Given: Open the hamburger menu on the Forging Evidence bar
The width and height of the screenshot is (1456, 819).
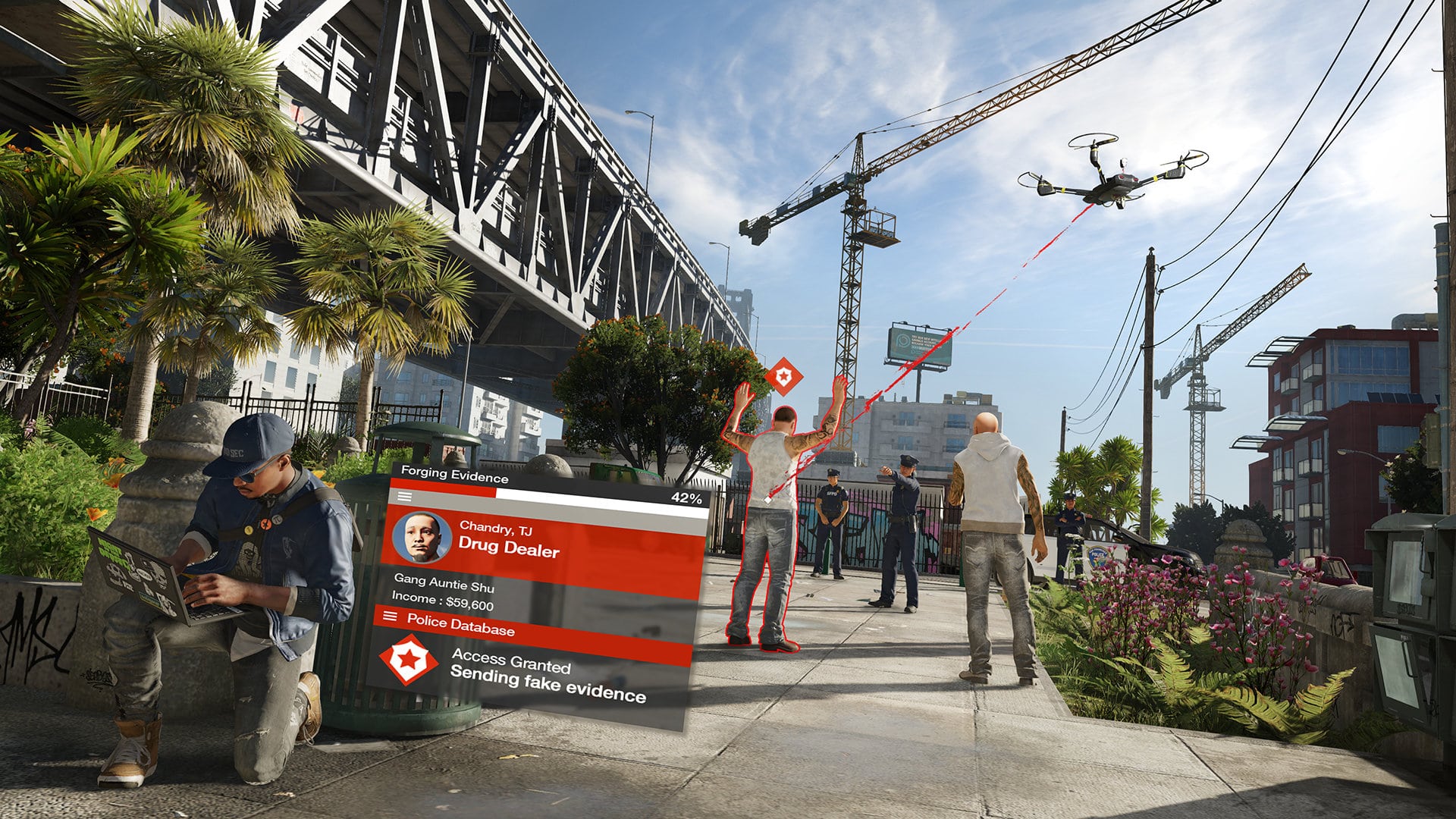Looking at the screenshot, I should (x=406, y=497).
